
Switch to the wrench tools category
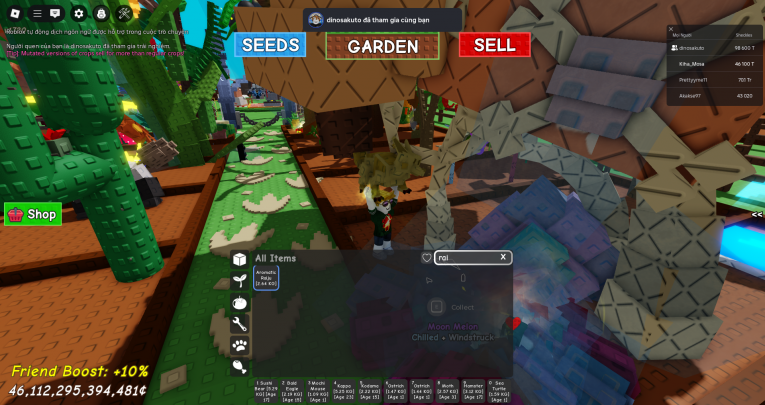[240, 324]
